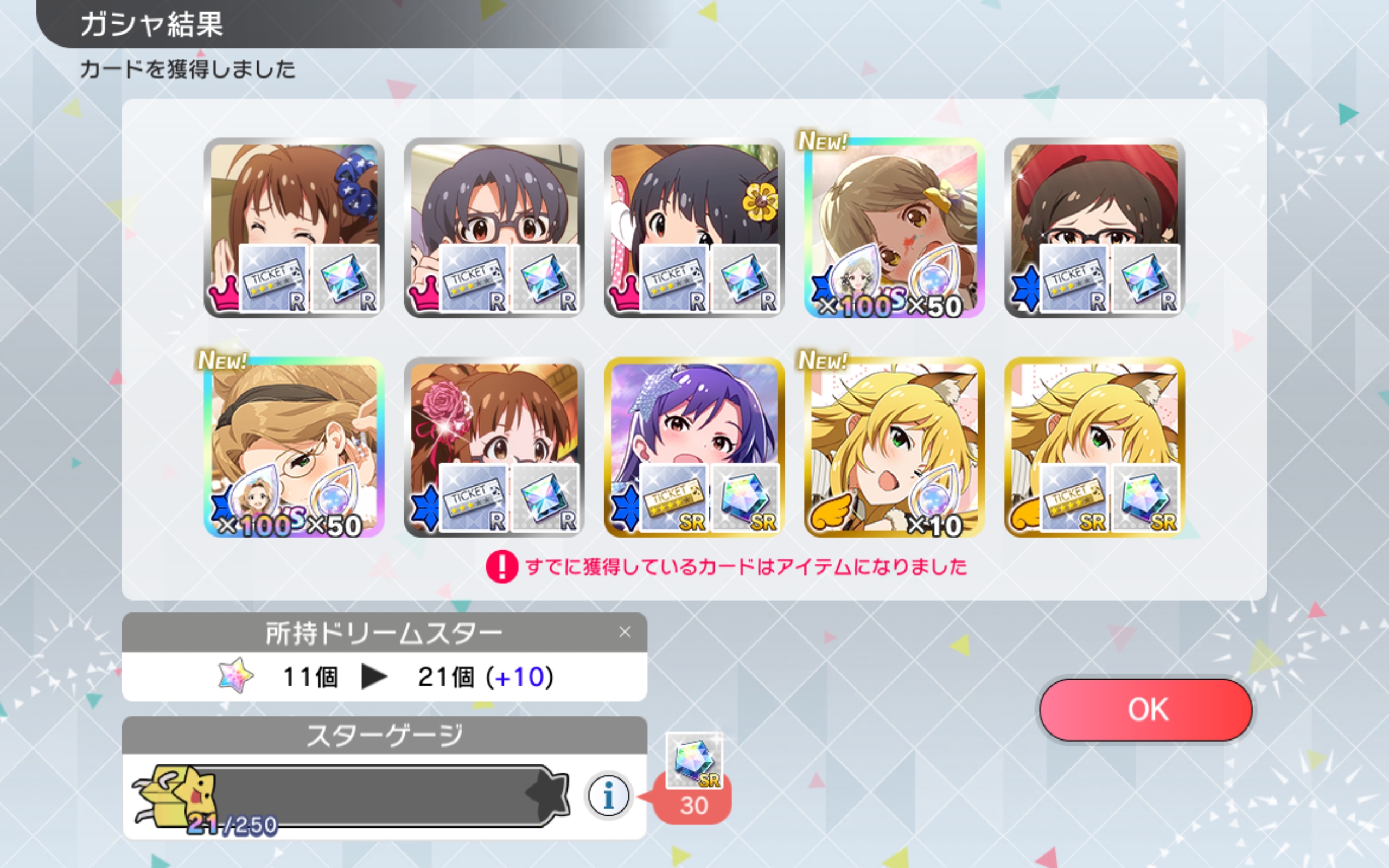View the new blonde girl with headband card
The width and height of the screenshot is (1389, 868).
point(294,447)
